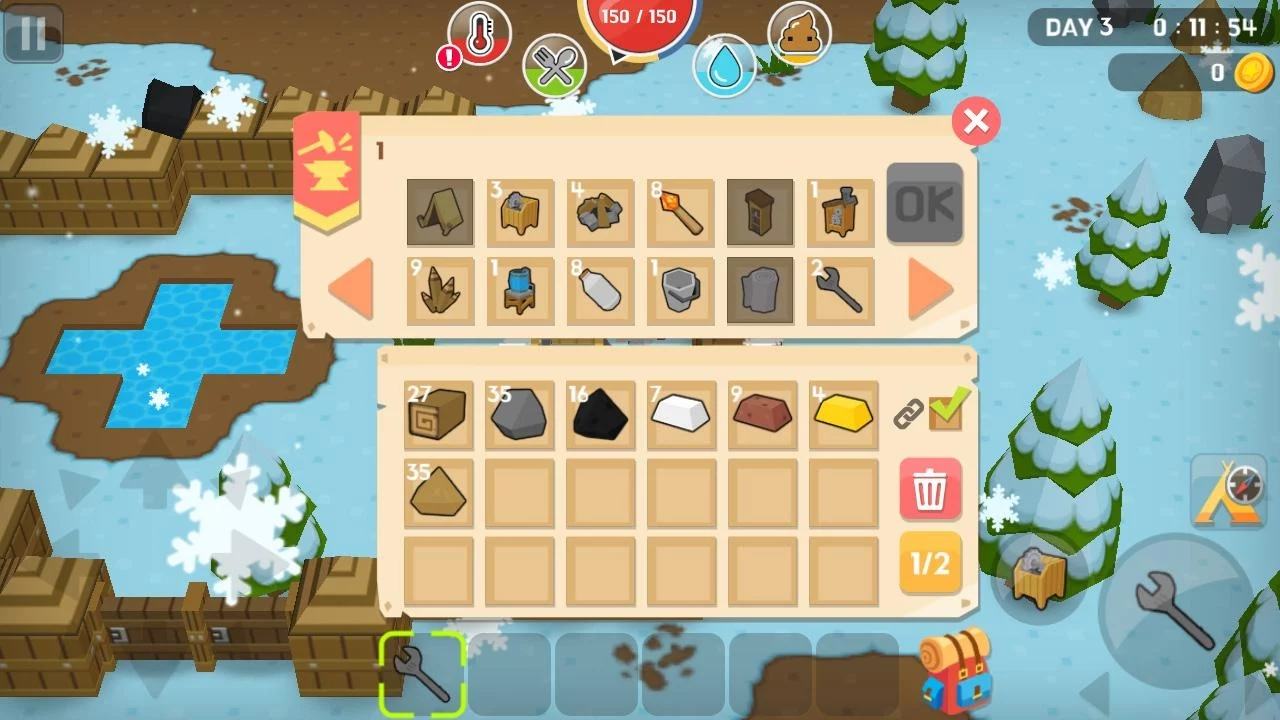Switch inventory page using the 1/2 button

929,565
